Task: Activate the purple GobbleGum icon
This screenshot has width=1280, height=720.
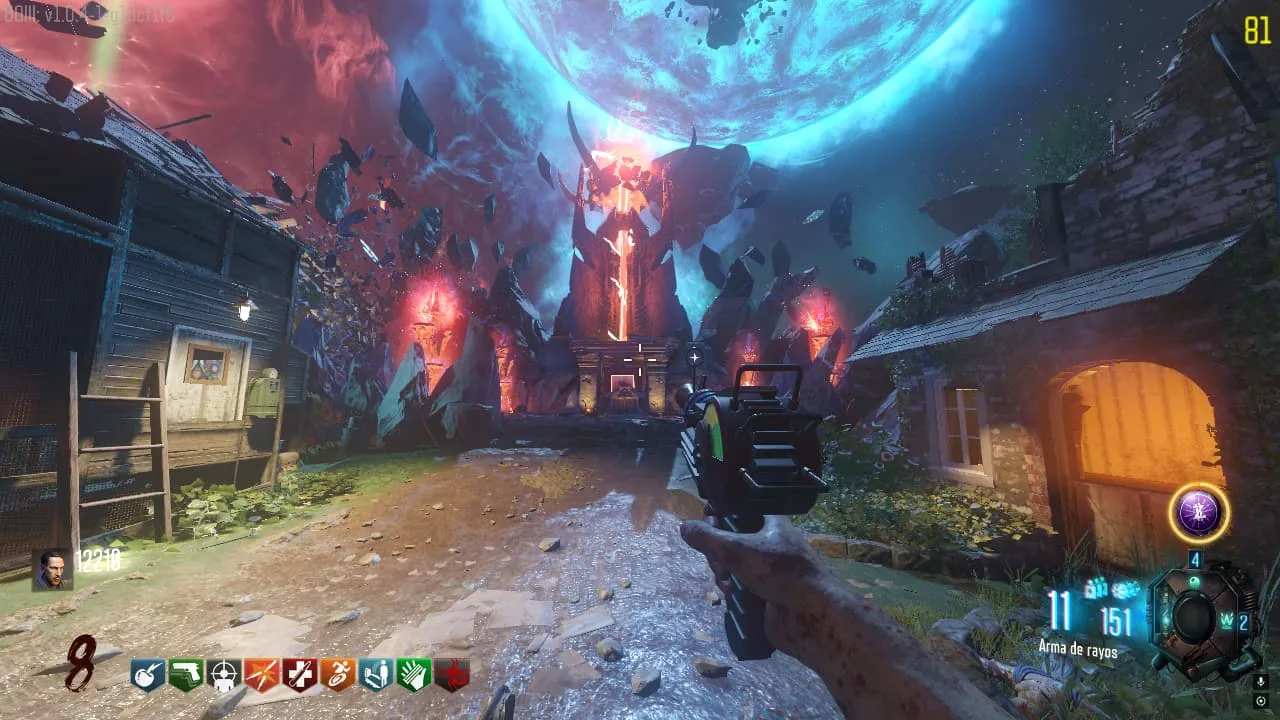Action: (x=1198, y=514)
